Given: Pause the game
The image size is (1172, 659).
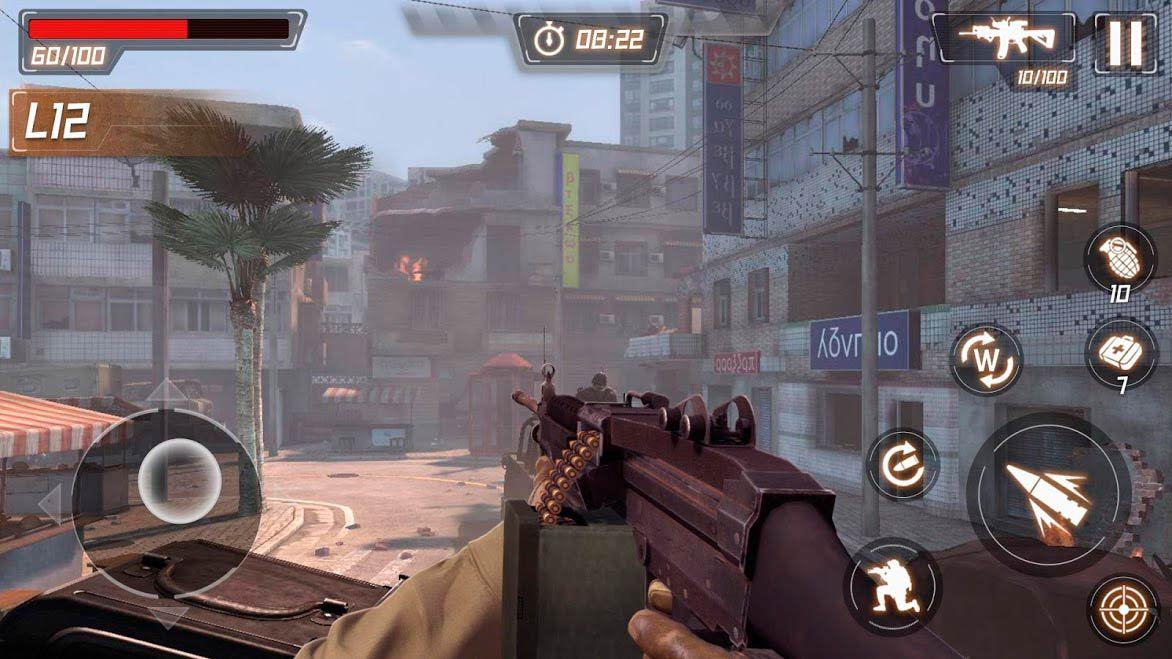Looking at the screenshot, I should [1125, 42].
